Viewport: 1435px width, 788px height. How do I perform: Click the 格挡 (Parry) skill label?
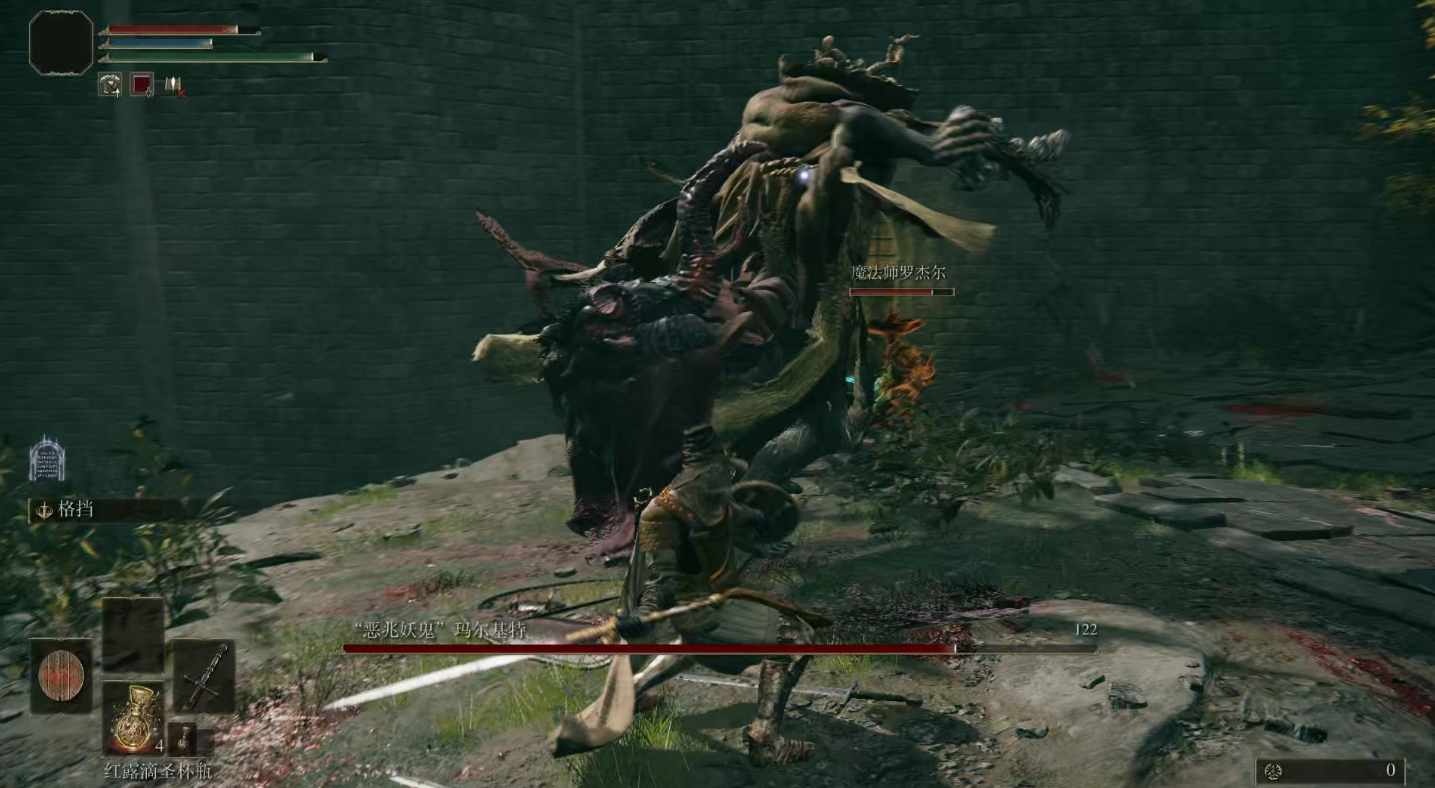pyautogui.click(x=75, y=509)
